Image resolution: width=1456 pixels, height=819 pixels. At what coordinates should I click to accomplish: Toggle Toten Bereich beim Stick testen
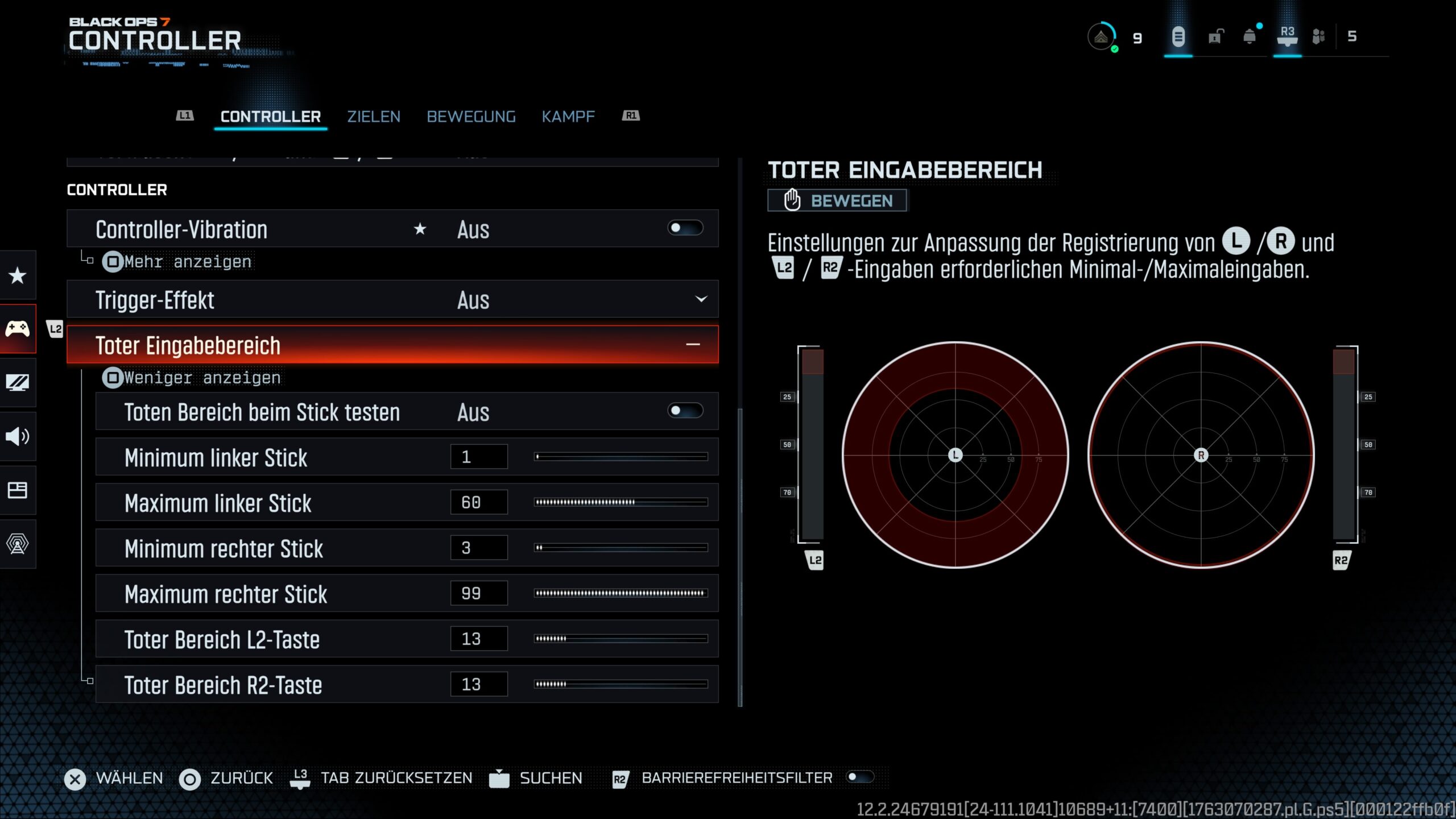coord(685,411)
